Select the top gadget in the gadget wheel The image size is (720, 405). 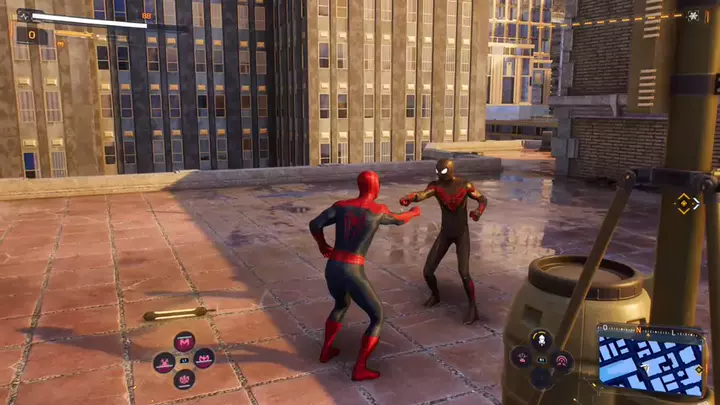tap(541, 340)
